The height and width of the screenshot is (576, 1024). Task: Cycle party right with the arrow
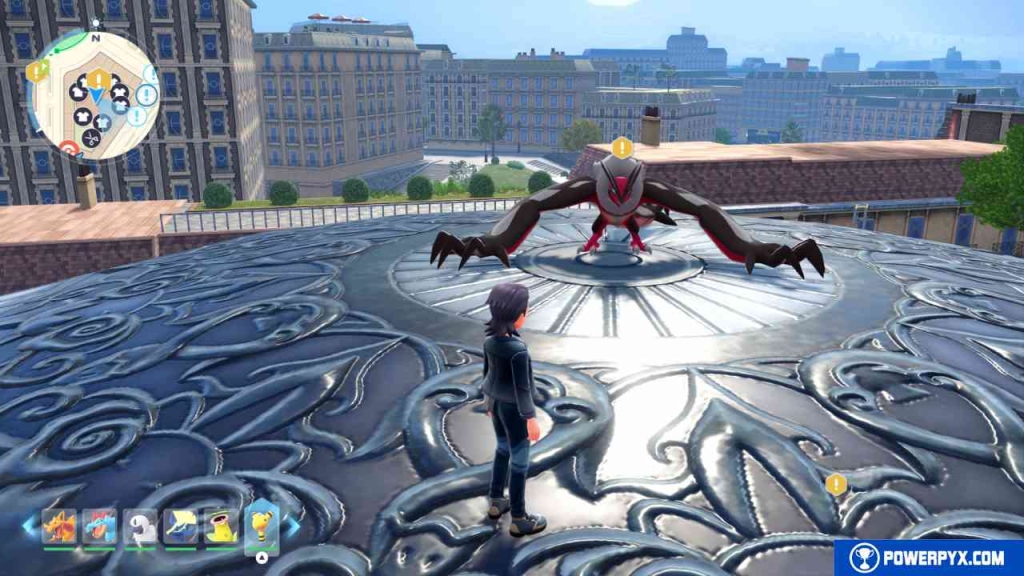point(294,525)
